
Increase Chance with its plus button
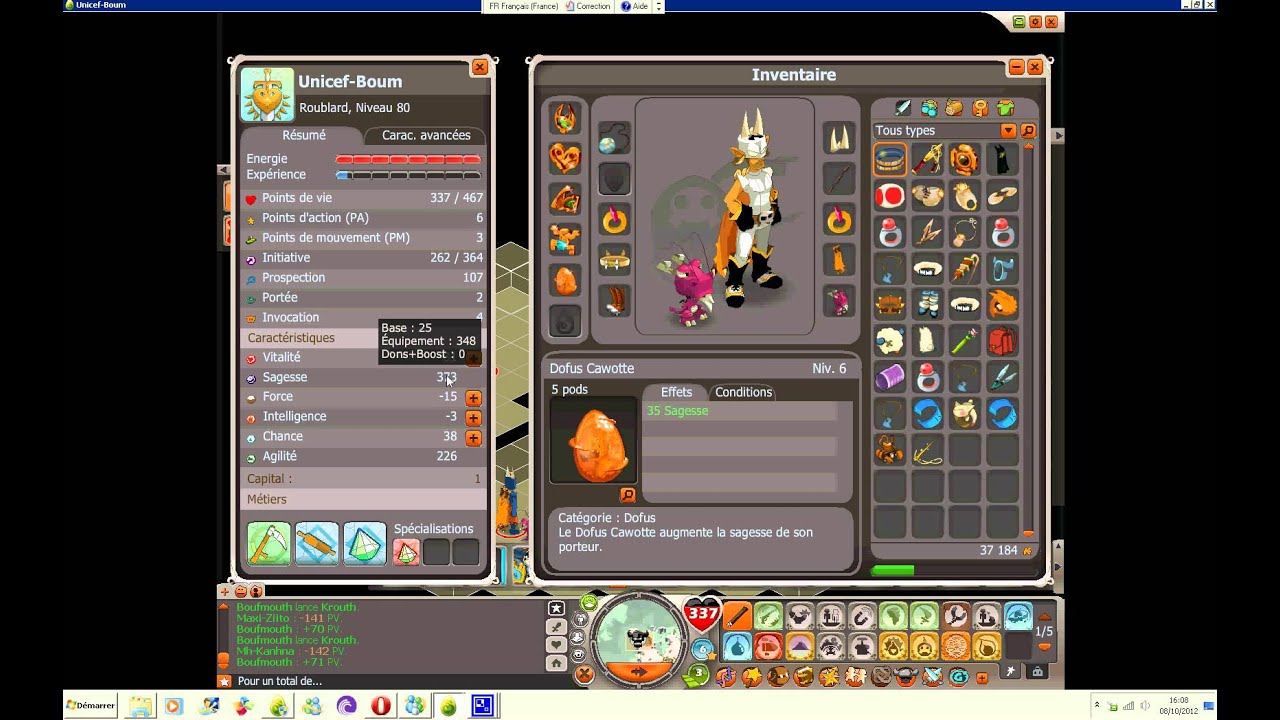pos(473,438)
